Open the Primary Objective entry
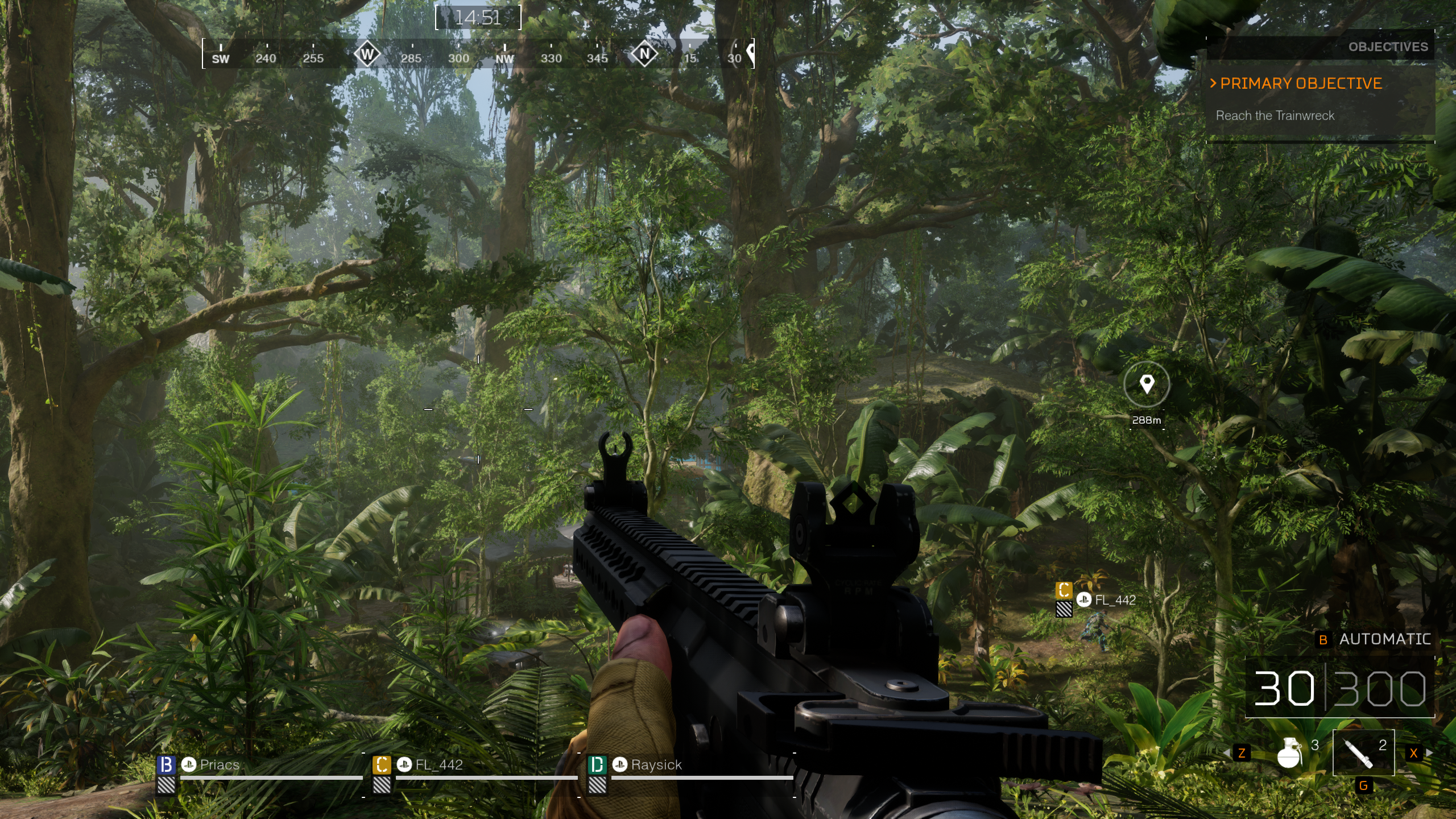Image resolution: width=1456 pixels, height=819 pixels. [x=1301, y=84]
